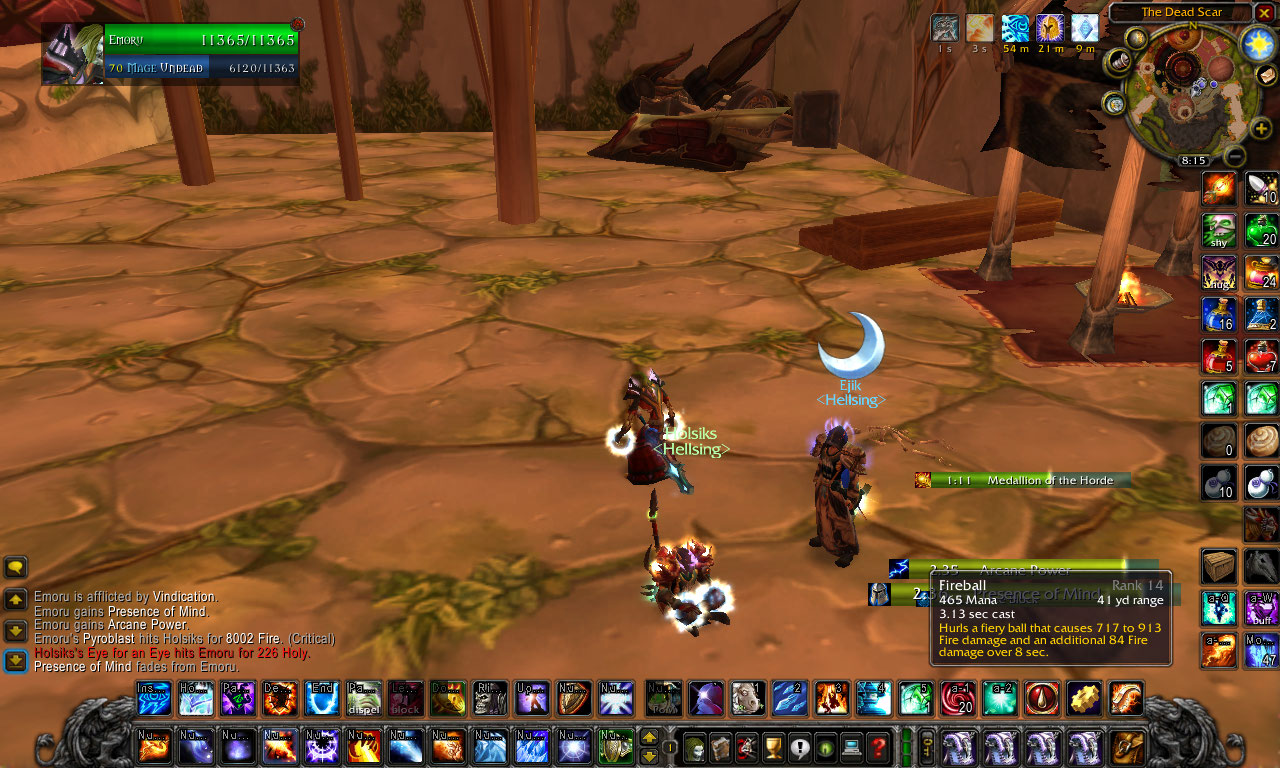Click the sun day-night indicator on minimap
Image resolution: width=1280 pixels, height=768 pixels.
point(1257,43)
